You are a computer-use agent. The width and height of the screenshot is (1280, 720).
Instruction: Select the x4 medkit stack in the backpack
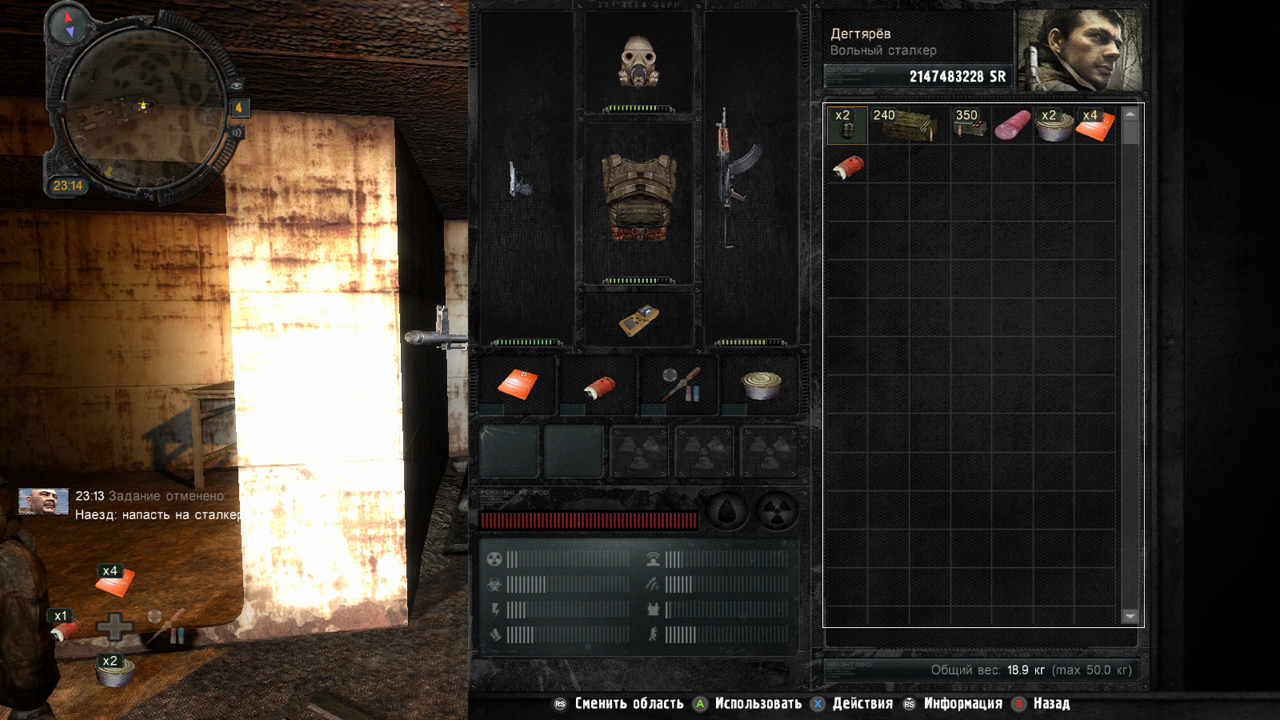(x=1095, y=126)
